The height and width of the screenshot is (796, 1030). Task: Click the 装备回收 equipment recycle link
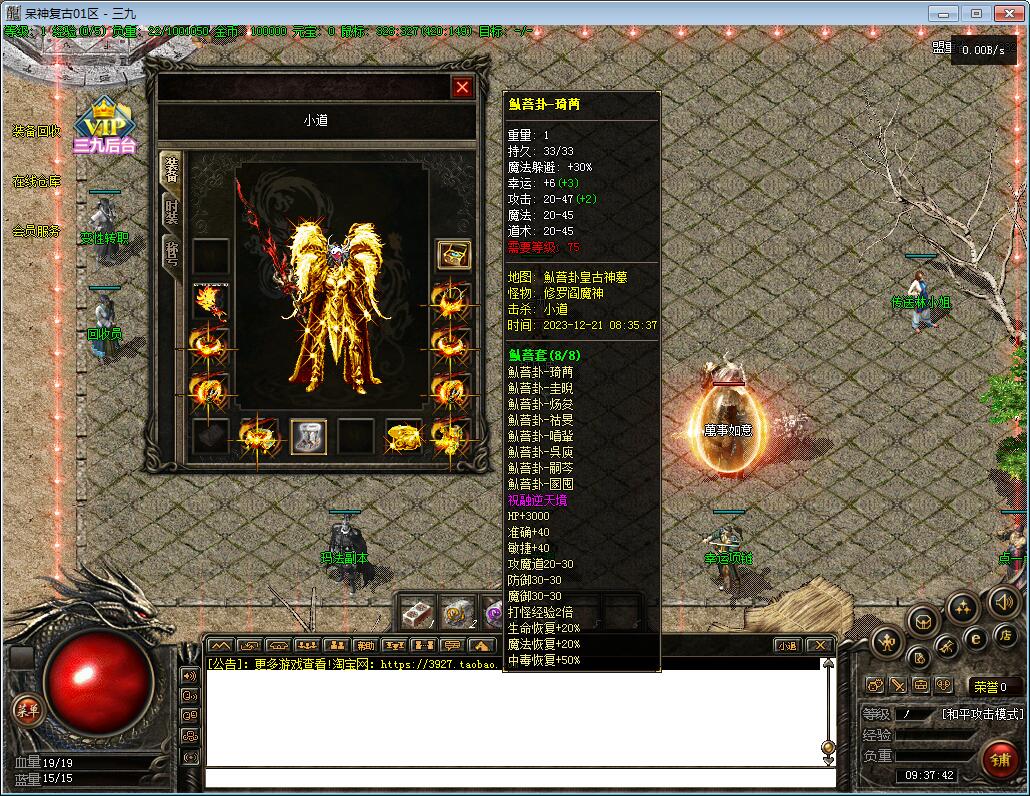click(37, 131)
